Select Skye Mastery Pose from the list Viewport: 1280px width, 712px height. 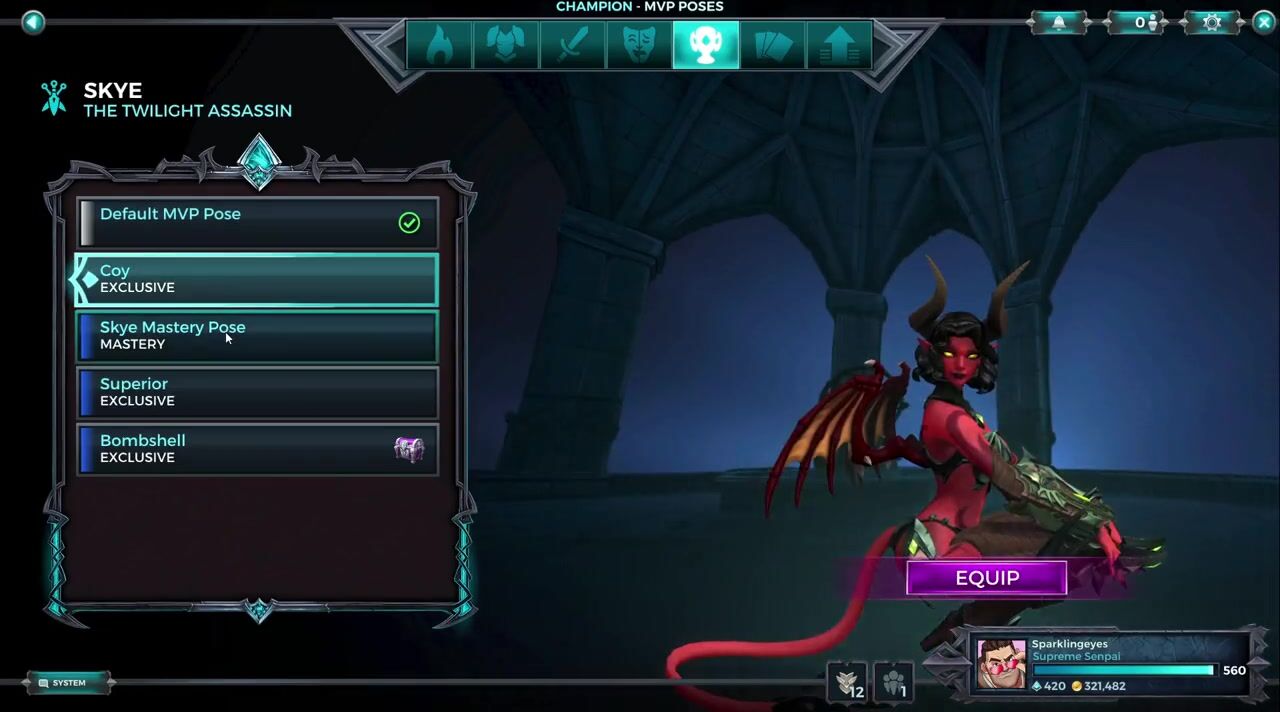click(x=257, y=336)
